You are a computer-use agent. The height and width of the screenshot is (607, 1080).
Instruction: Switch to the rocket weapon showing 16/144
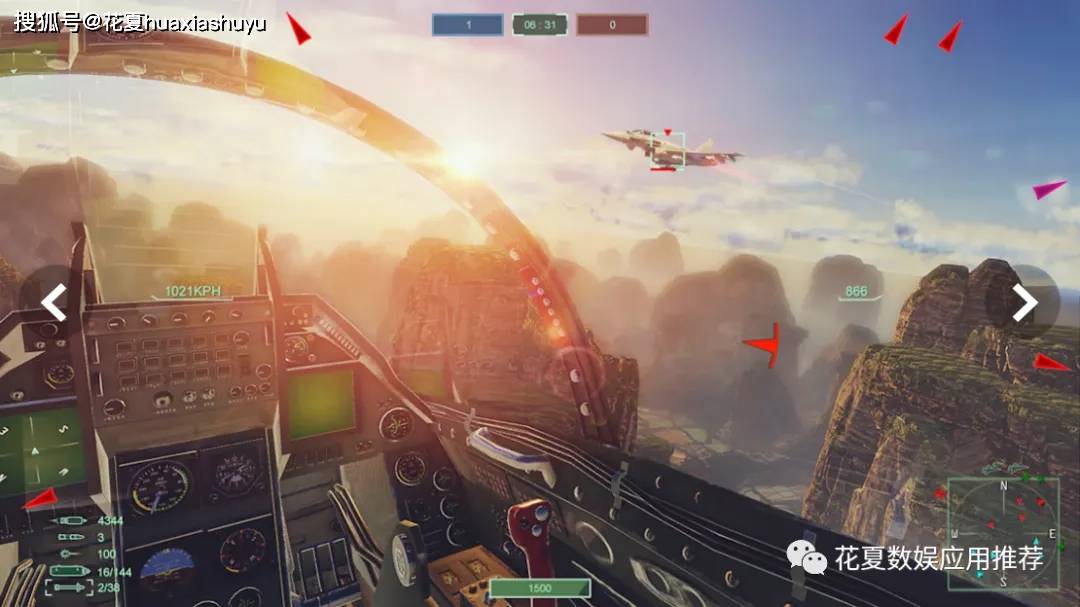tap(70, 571)
